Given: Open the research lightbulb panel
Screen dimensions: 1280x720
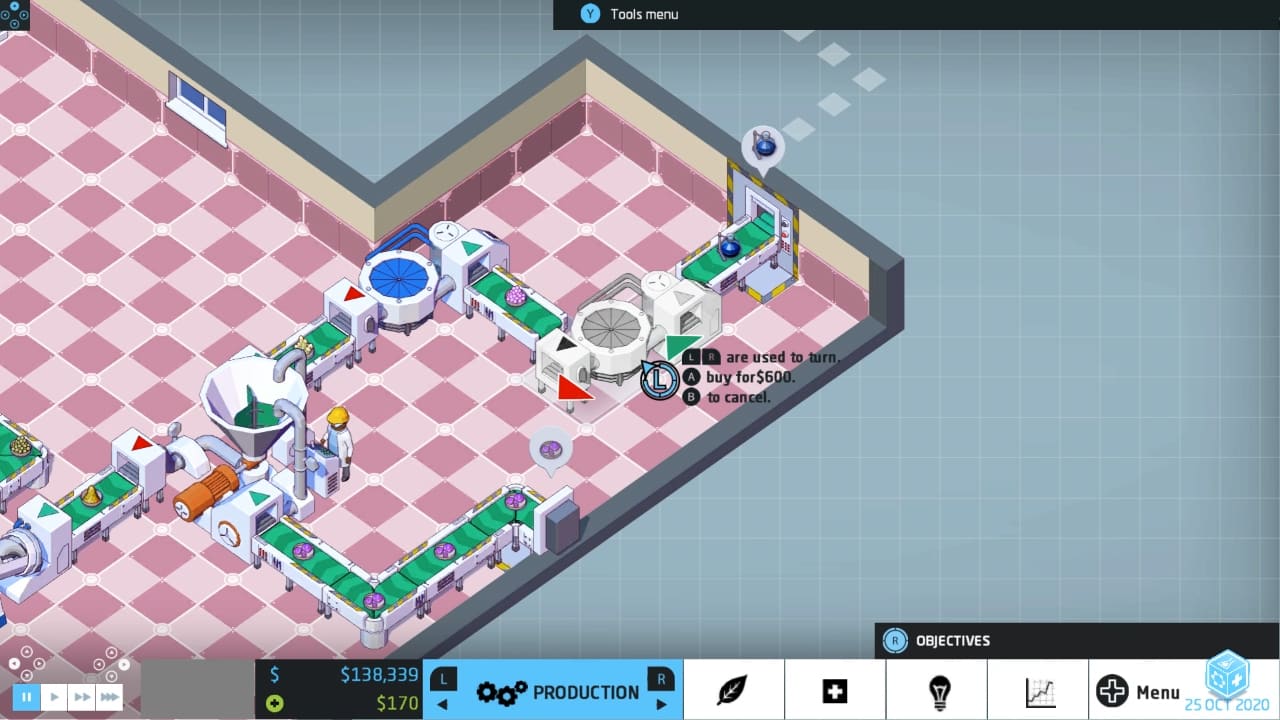Looking at the screenshot, I should 937,690.
